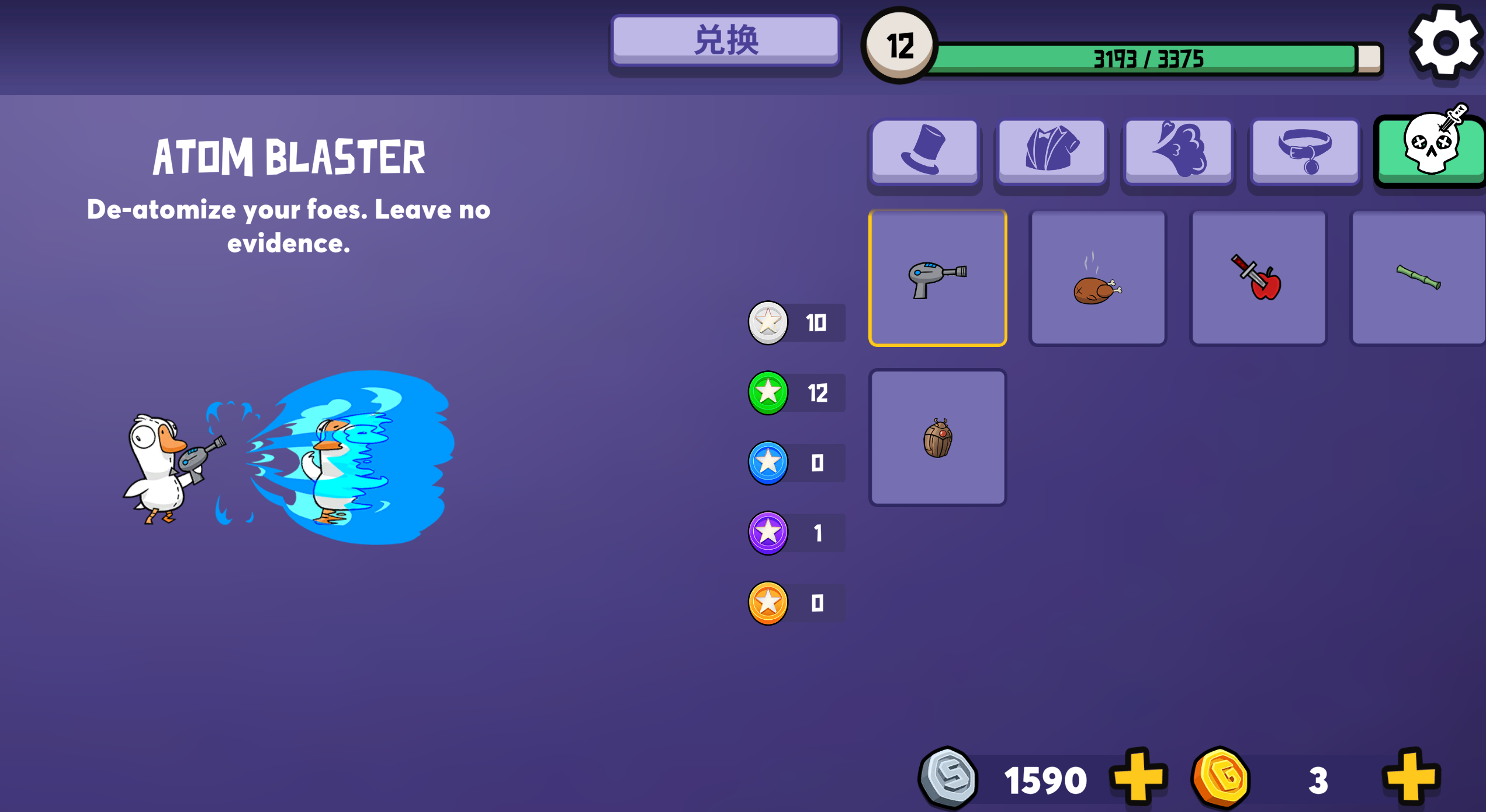The height and width of the screenshot is (812, 1486).
Task: Select the fart cloud tab
Action: coord(1178,151)
